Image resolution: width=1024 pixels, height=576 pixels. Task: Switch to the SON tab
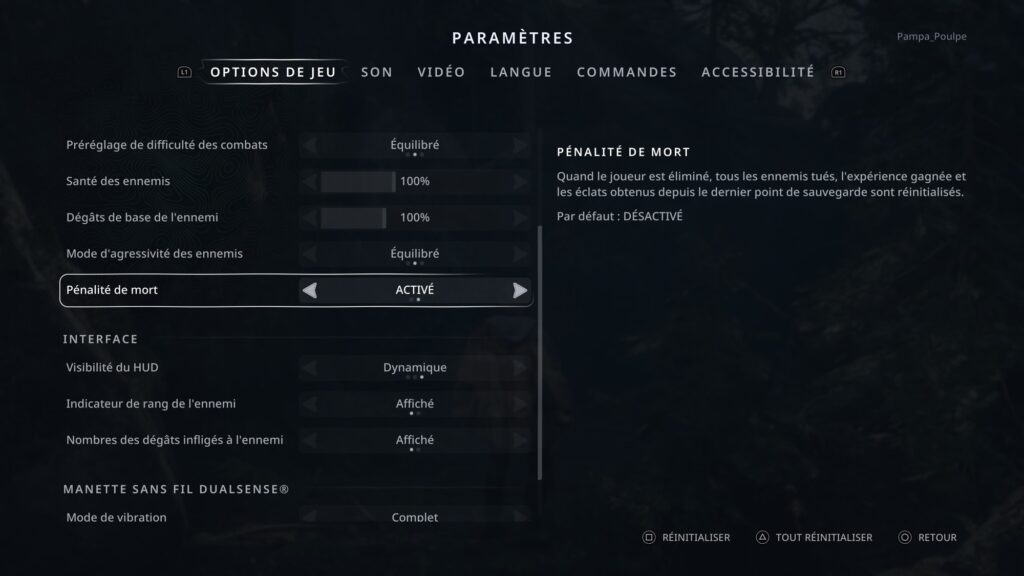376,72
